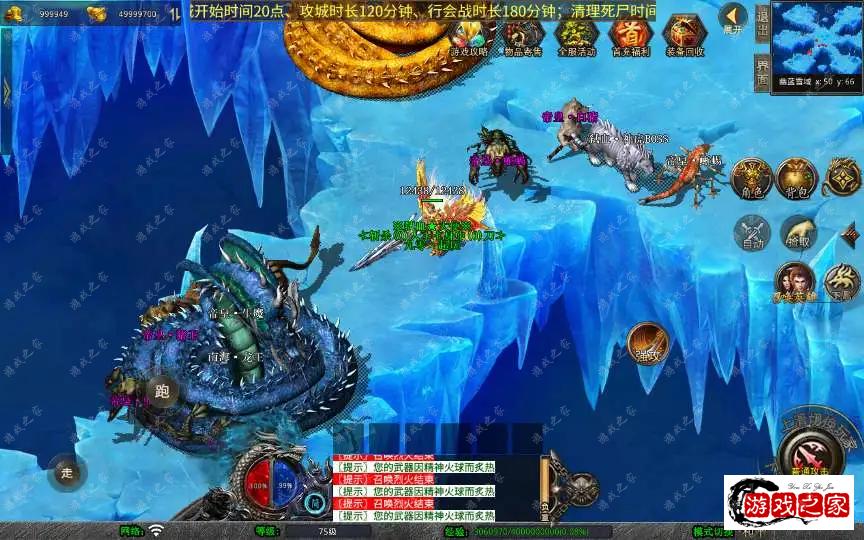Open the 首充福利 first-recharge bonus
Screen dimensions: 864x540
click(x=630, y=35)
